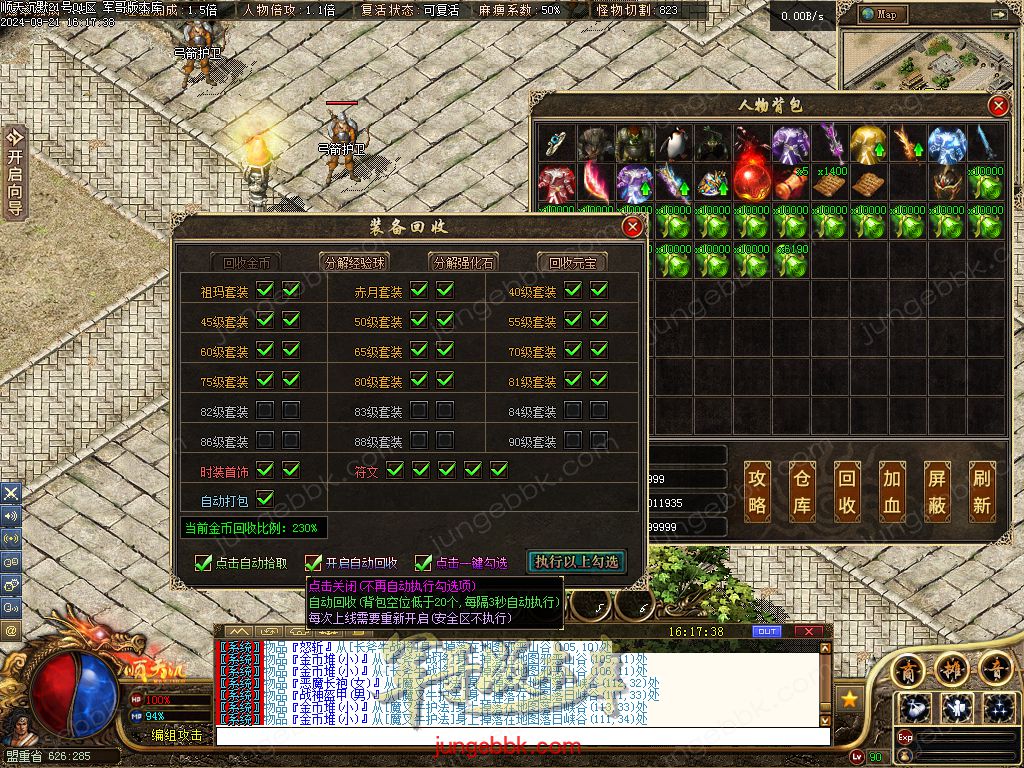Click the 执行以上勾选 execute button
This screenshot has width=1024, height=768.
coord(576,562)
